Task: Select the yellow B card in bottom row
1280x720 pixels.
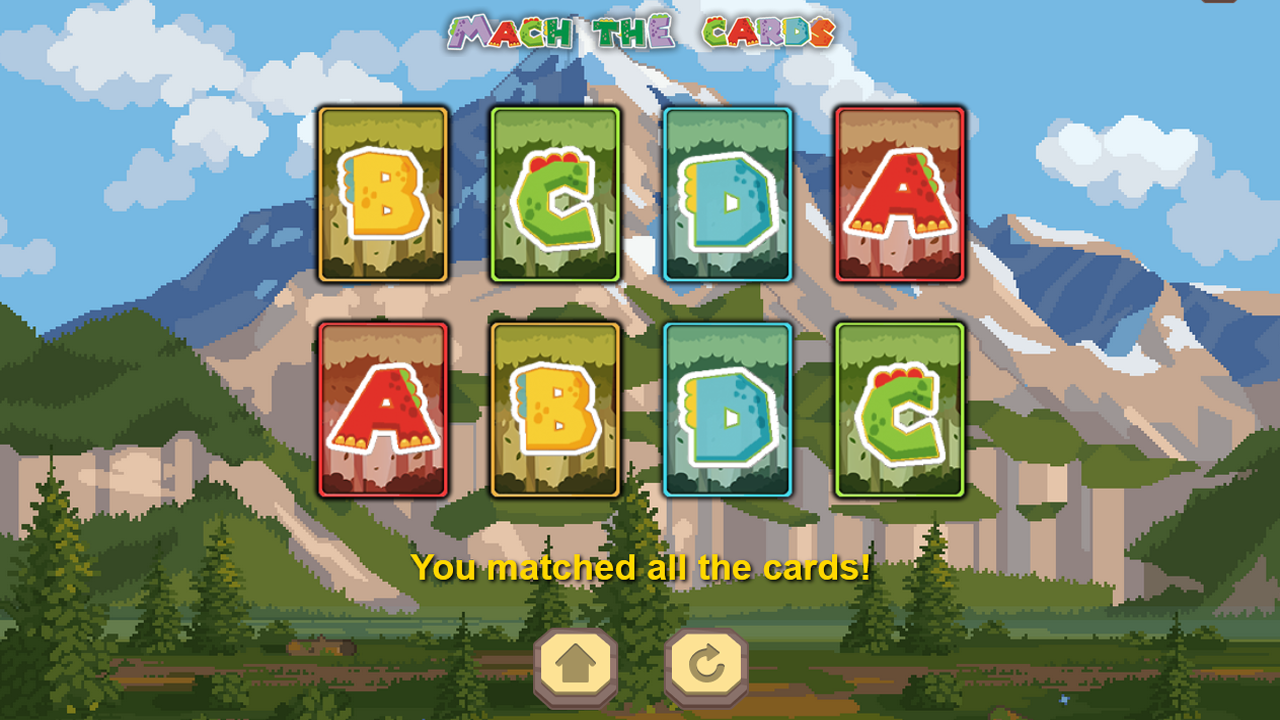Action: pos(556,408)
